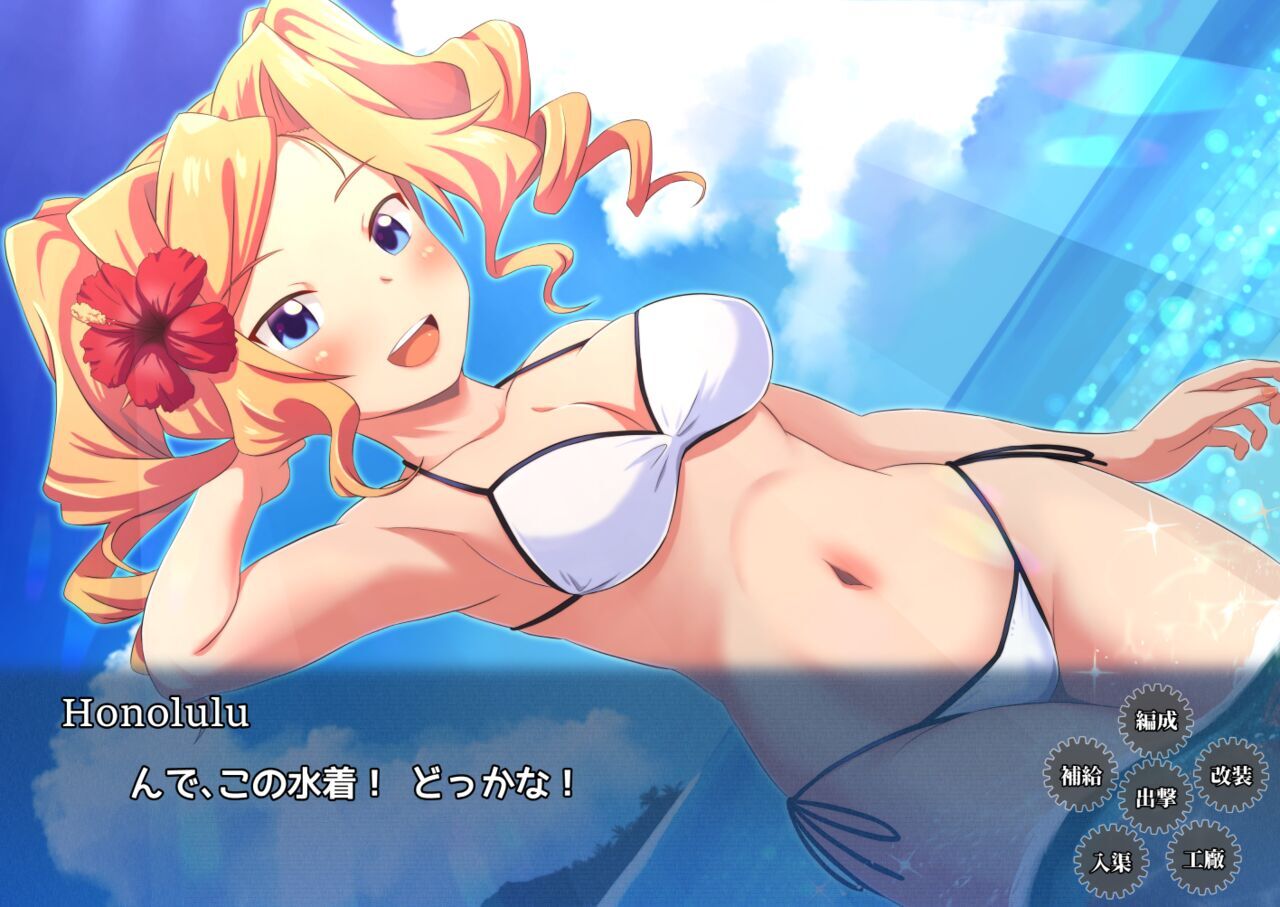Open the 編成 formation gear button

click(x=1155, y=720)
